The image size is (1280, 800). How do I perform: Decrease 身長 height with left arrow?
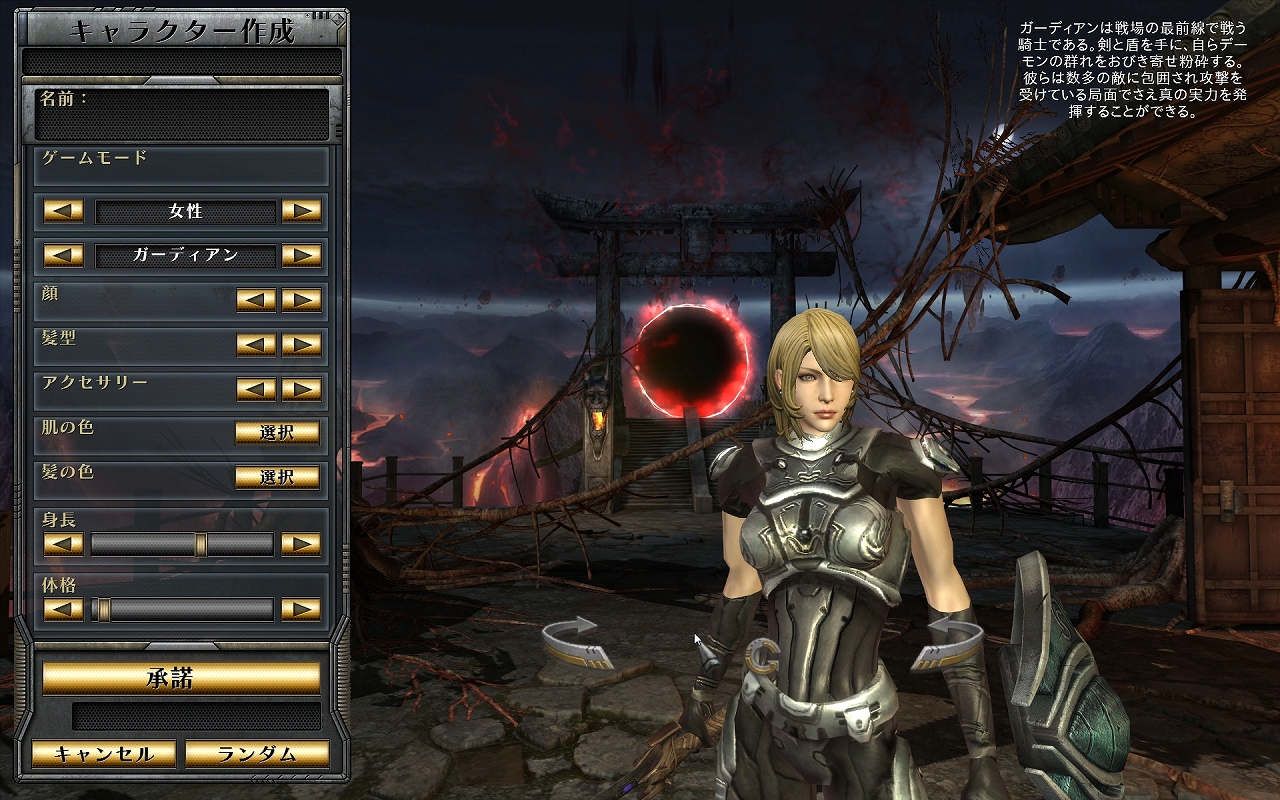click(63, 544)
